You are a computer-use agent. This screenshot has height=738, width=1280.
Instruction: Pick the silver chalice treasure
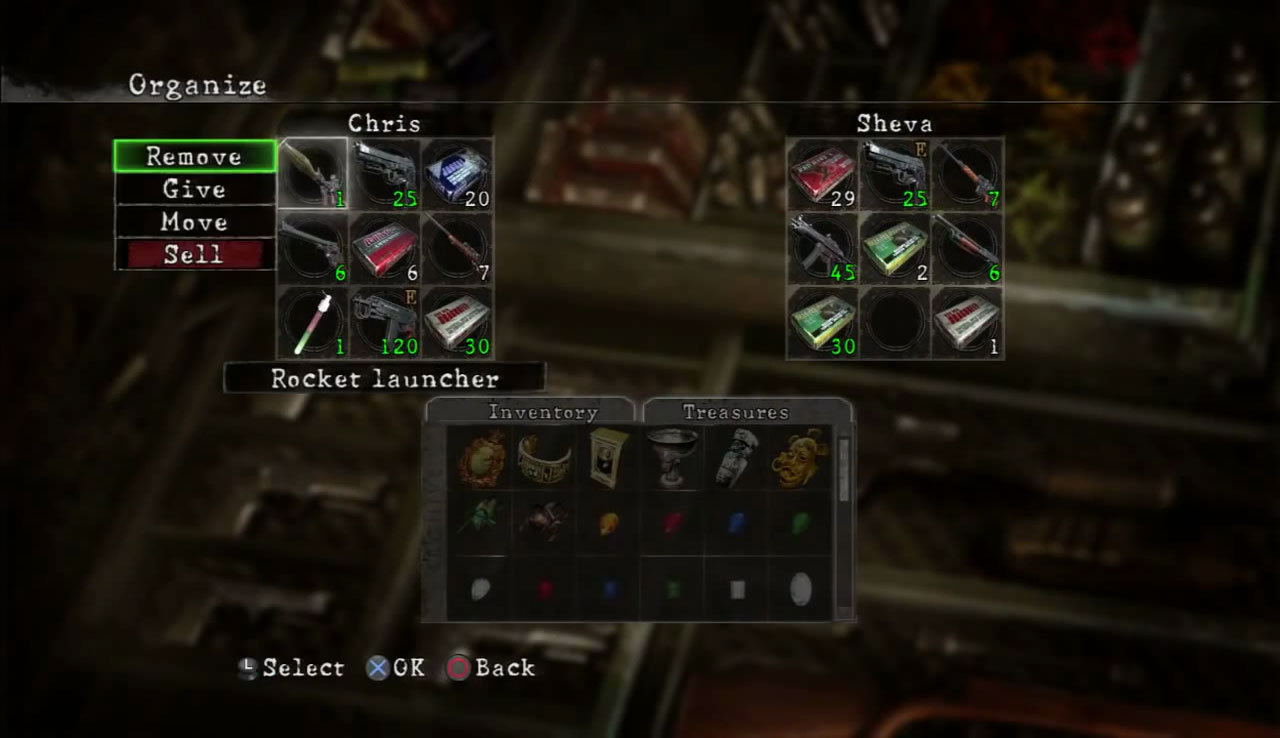pyautogui.click(x=671, y=458)
